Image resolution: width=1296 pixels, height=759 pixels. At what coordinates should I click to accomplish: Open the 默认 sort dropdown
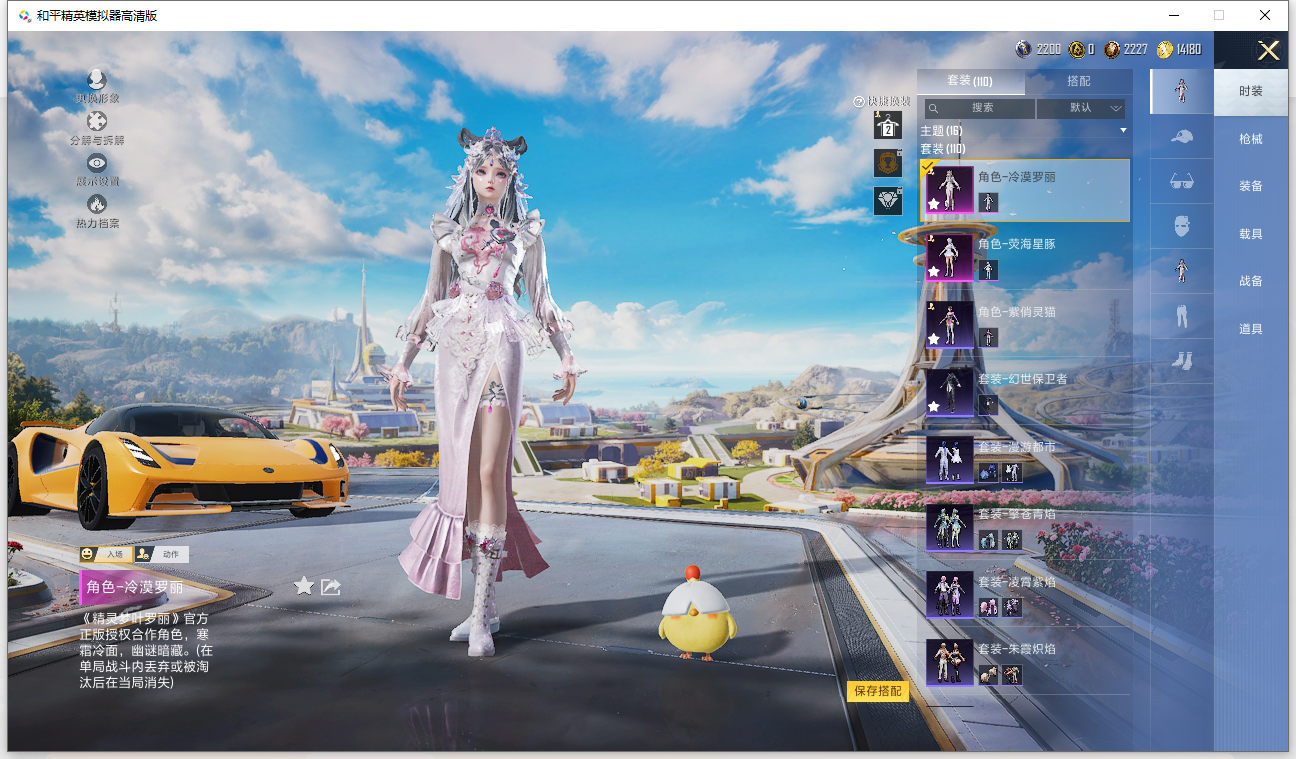click(1081, 108)
